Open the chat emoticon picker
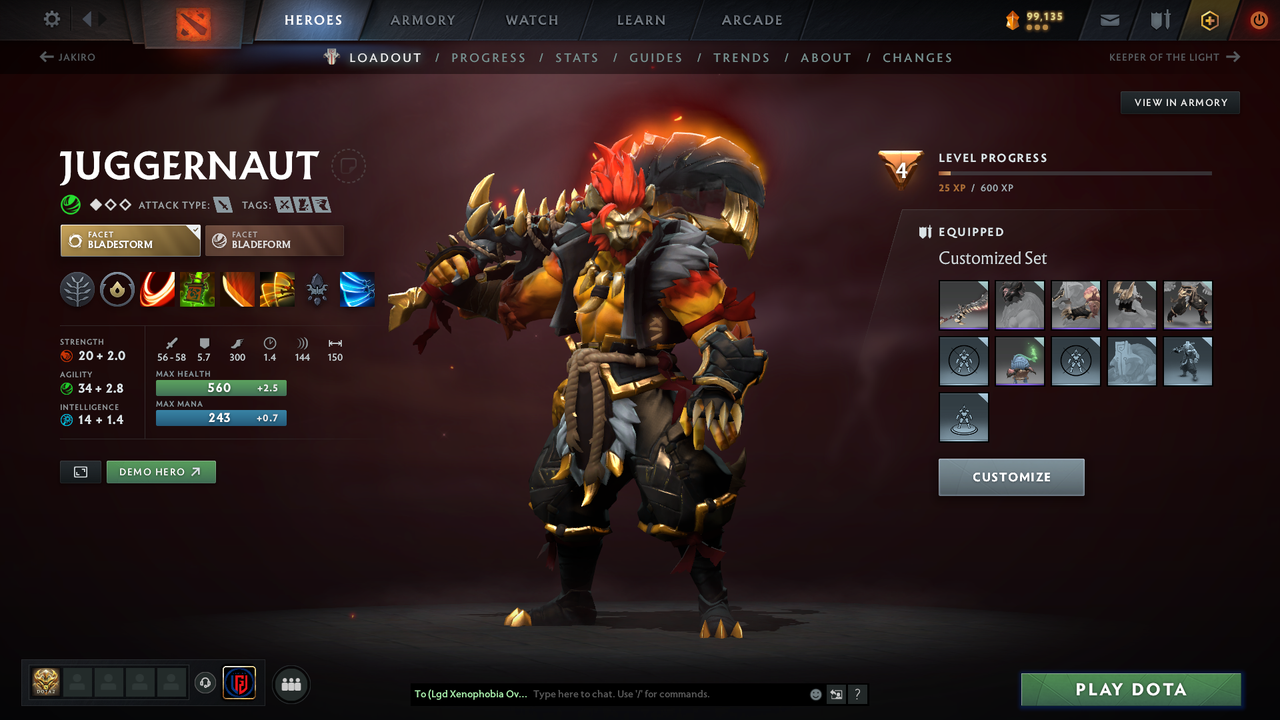 tap(815, 694)
